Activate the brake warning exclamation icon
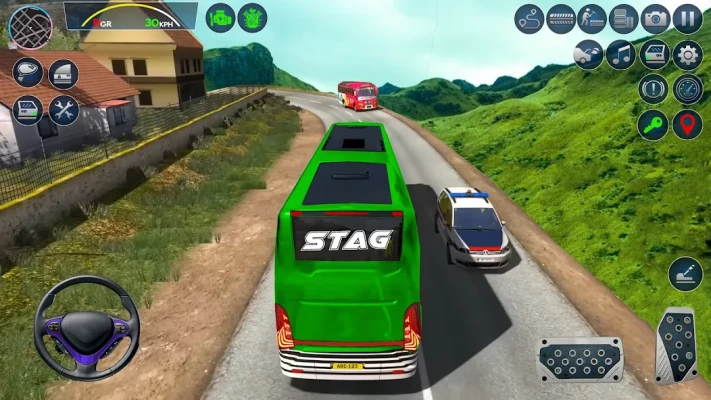 click(654, 89)
